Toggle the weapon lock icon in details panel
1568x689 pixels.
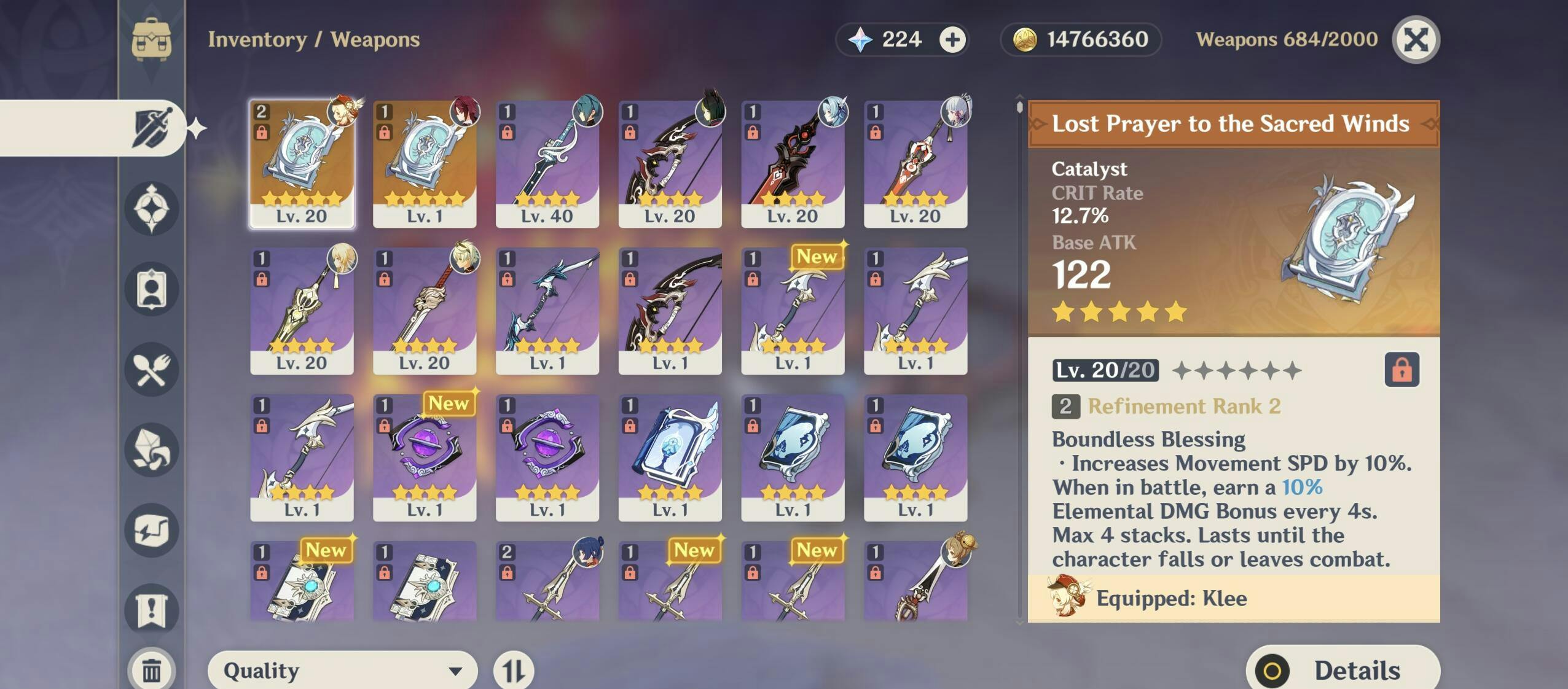click(1401, 370)
